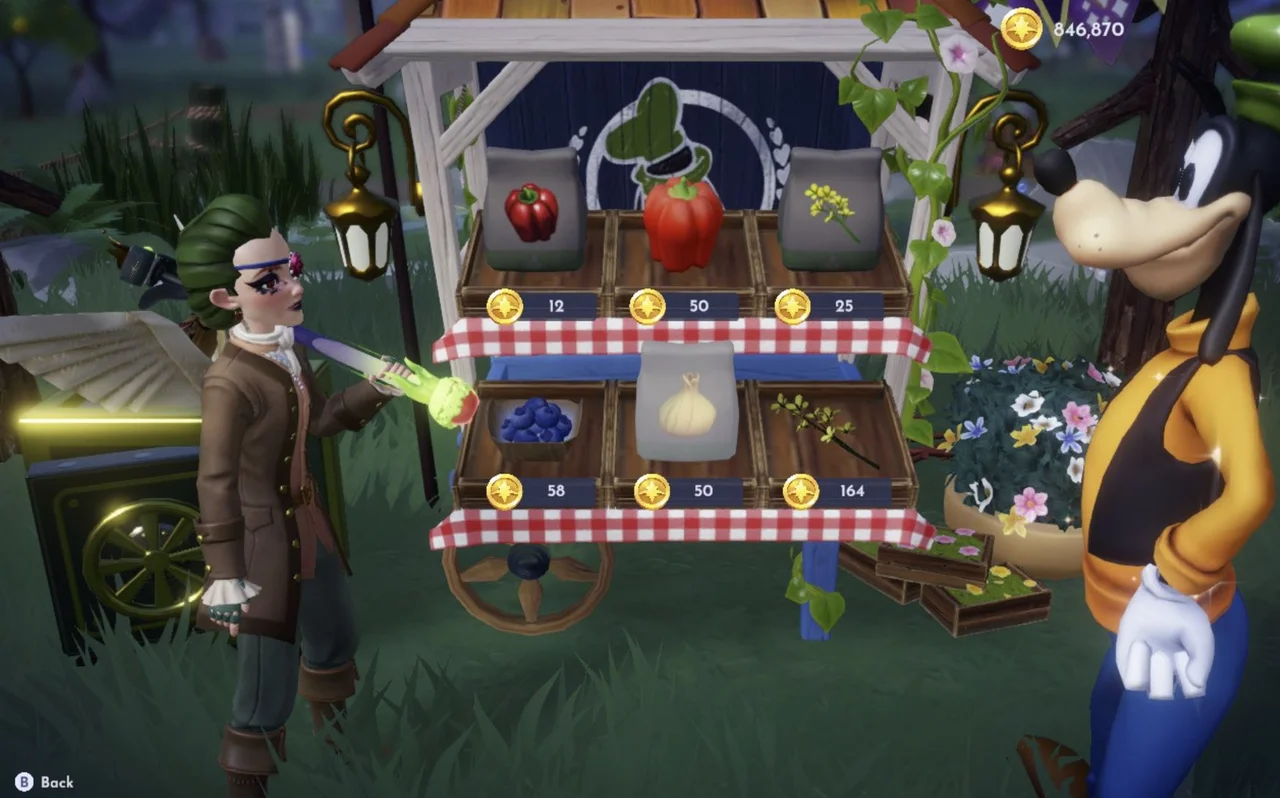Click the 846,870 coin balance display
1280x798 pixels.
1082,29
